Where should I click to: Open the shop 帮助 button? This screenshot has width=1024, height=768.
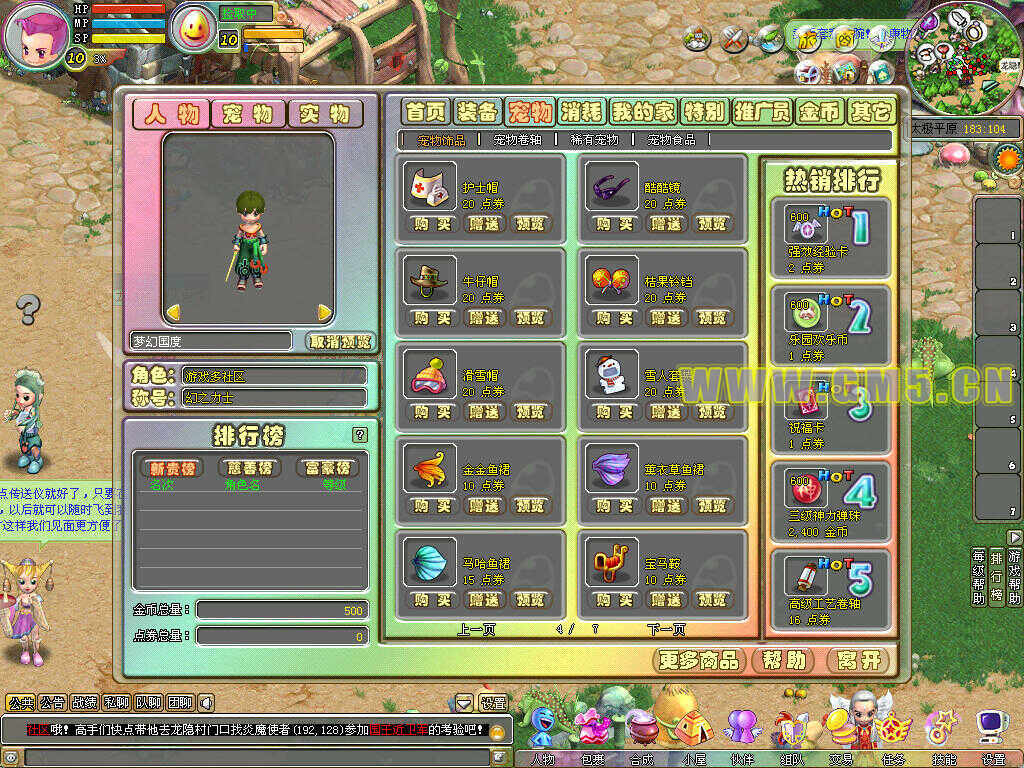783,660
